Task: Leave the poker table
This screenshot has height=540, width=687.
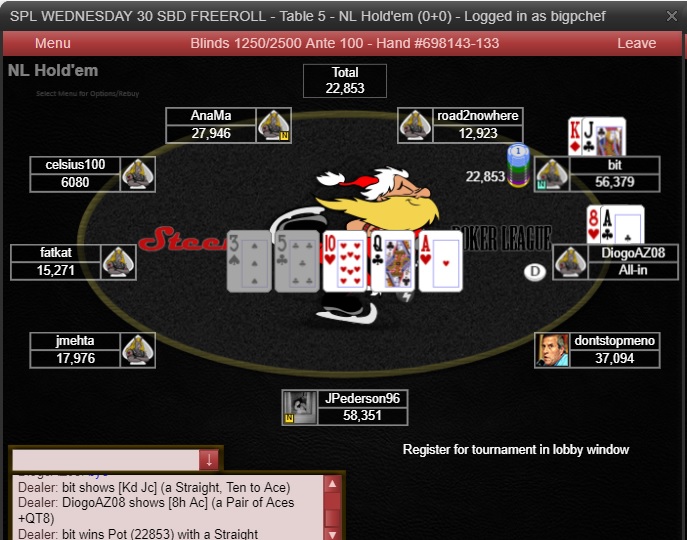Action: [636, 43]
